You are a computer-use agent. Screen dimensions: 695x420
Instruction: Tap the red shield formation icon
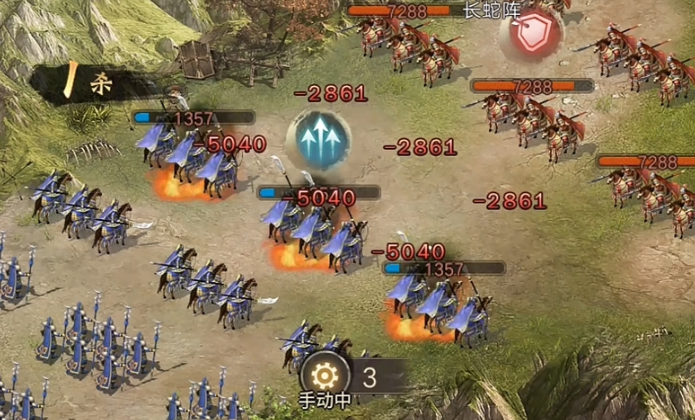coord(532,33)
